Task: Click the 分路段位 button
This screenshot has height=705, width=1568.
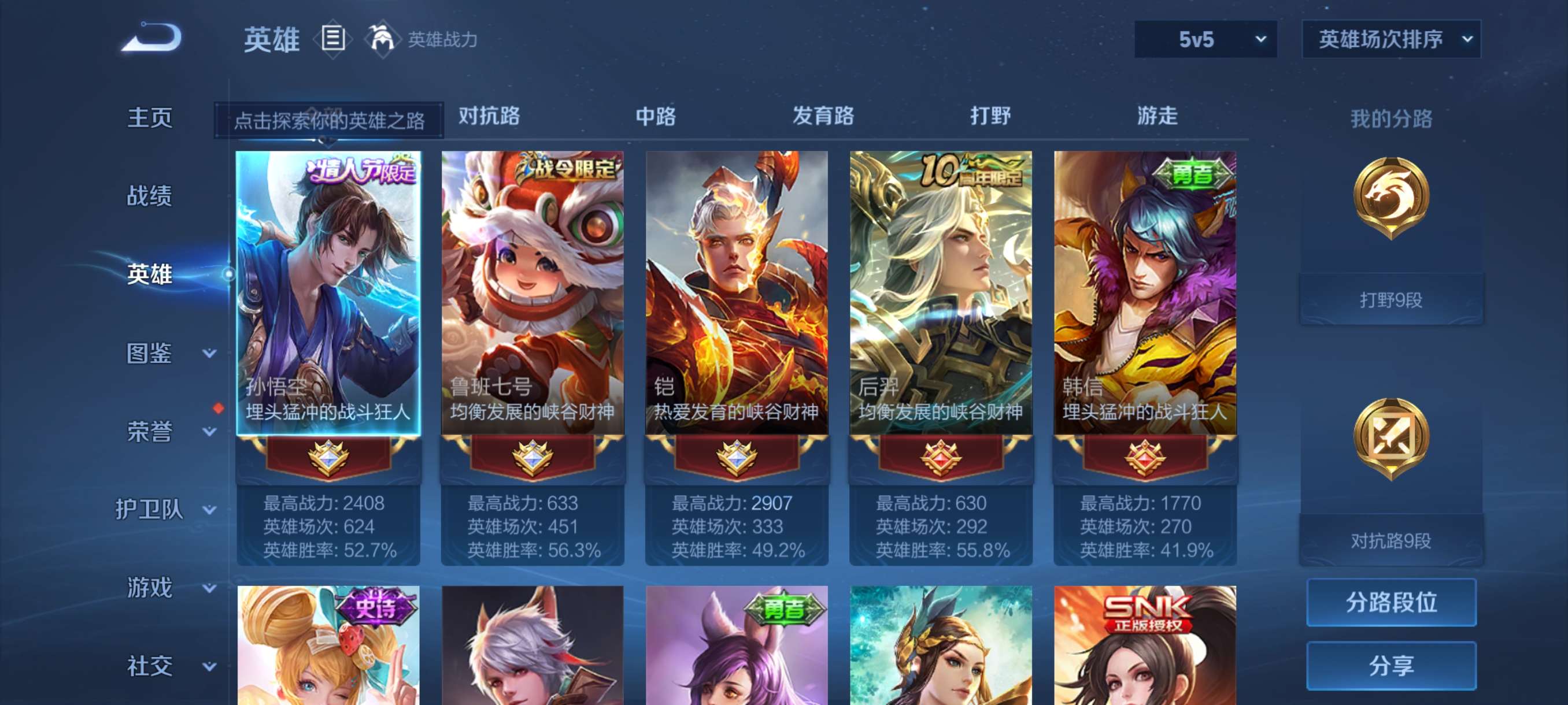Action: point(1393,603)
